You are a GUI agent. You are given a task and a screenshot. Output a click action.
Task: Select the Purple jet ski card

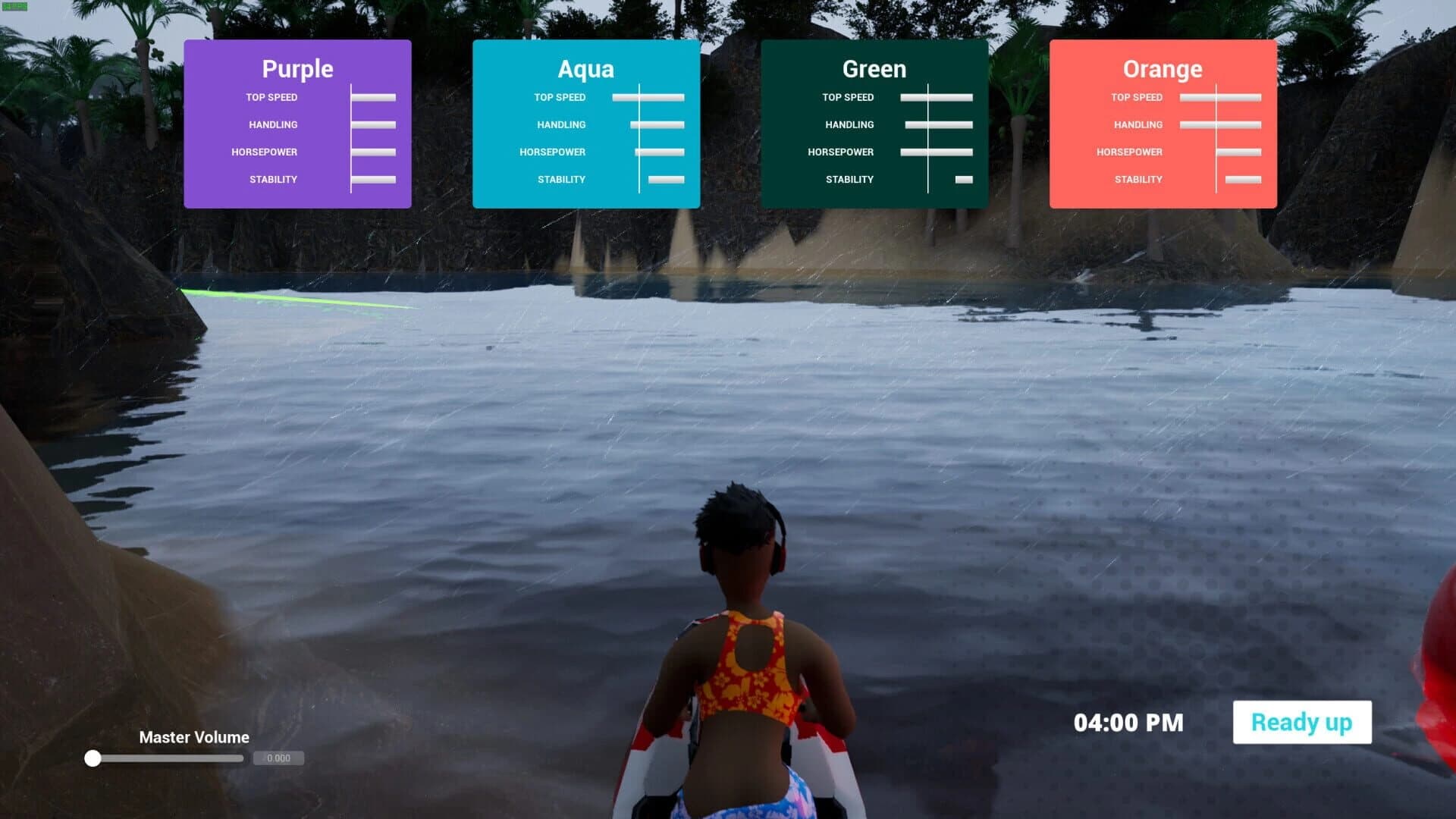pyautogui.click(x=297, y=121)
